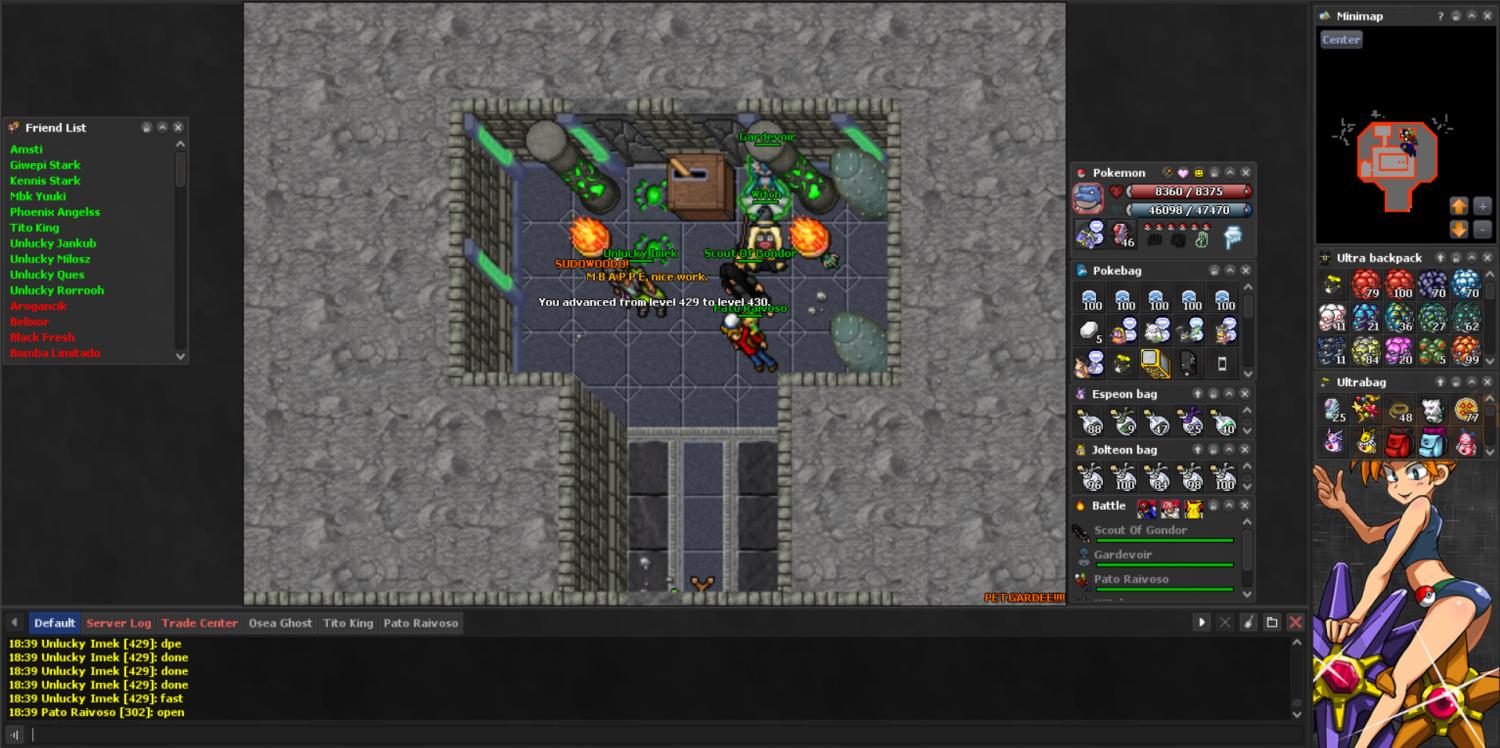Close the Friend List panel
1500x748 pixels.
(178, 128)
